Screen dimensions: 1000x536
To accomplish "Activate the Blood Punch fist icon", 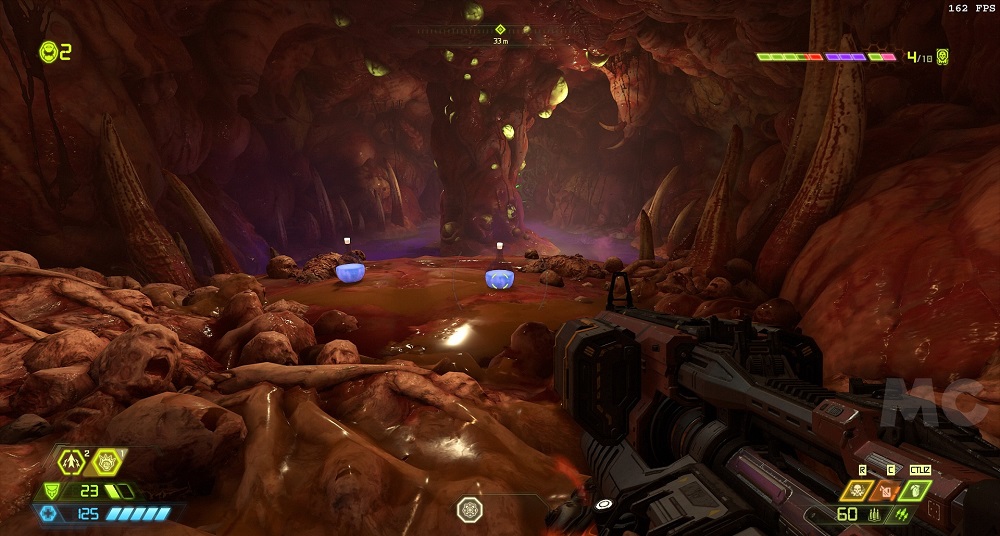I will click(x=106, y=461).
